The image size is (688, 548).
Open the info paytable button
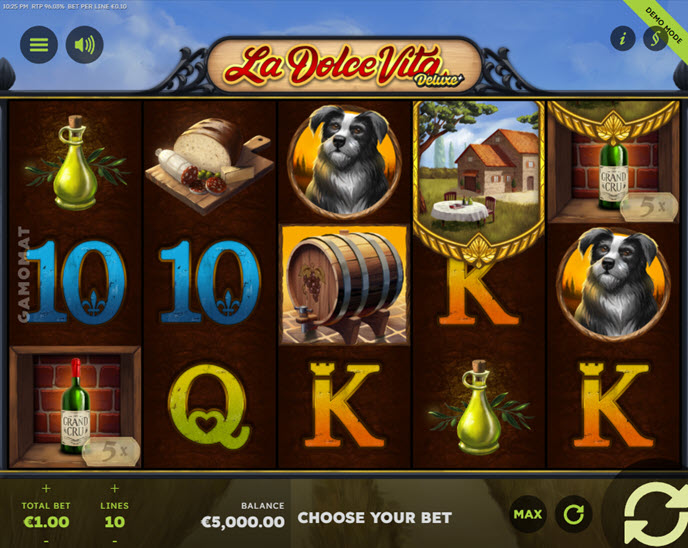point(624,39)
